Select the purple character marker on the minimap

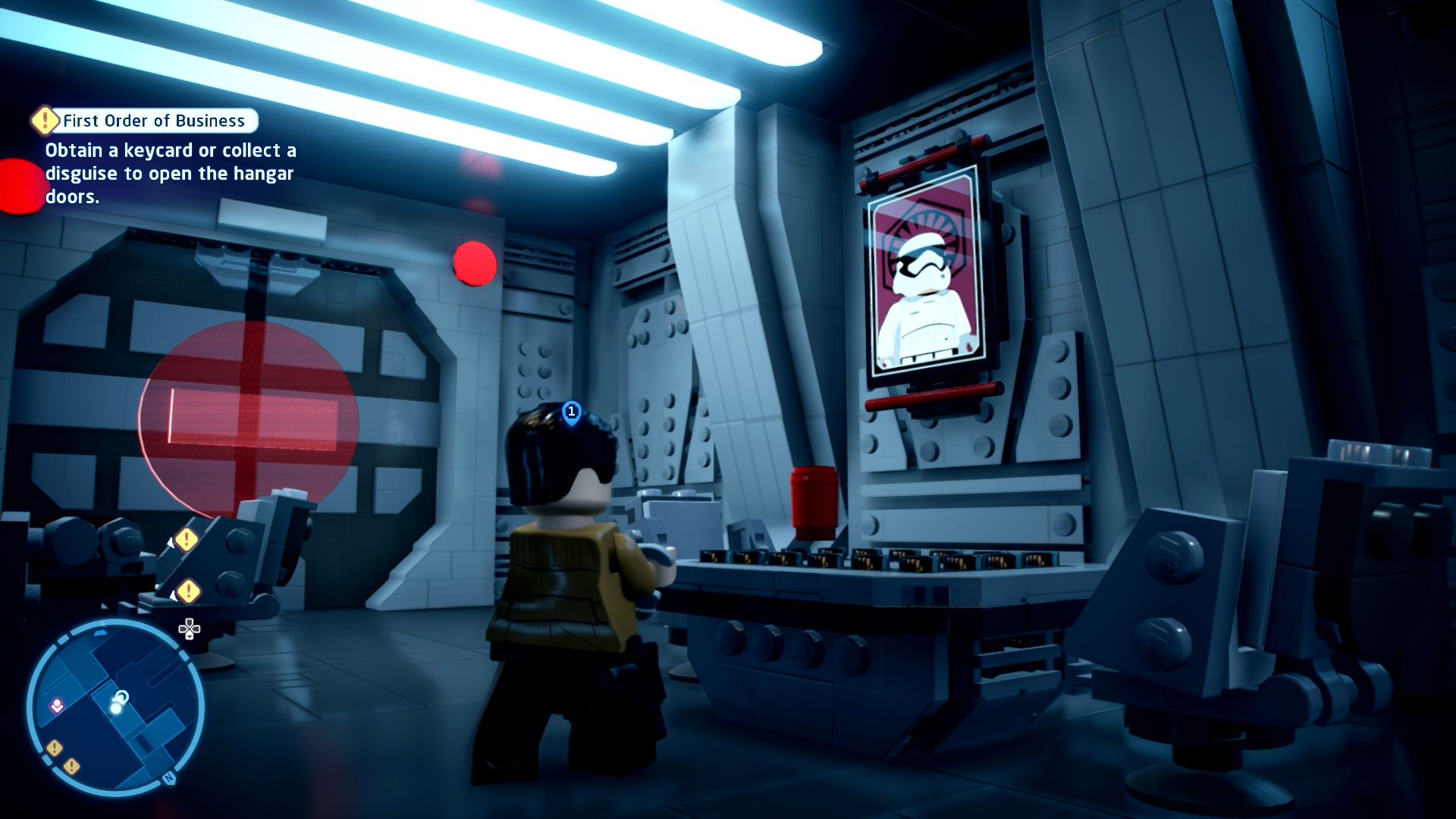point(57,706)
